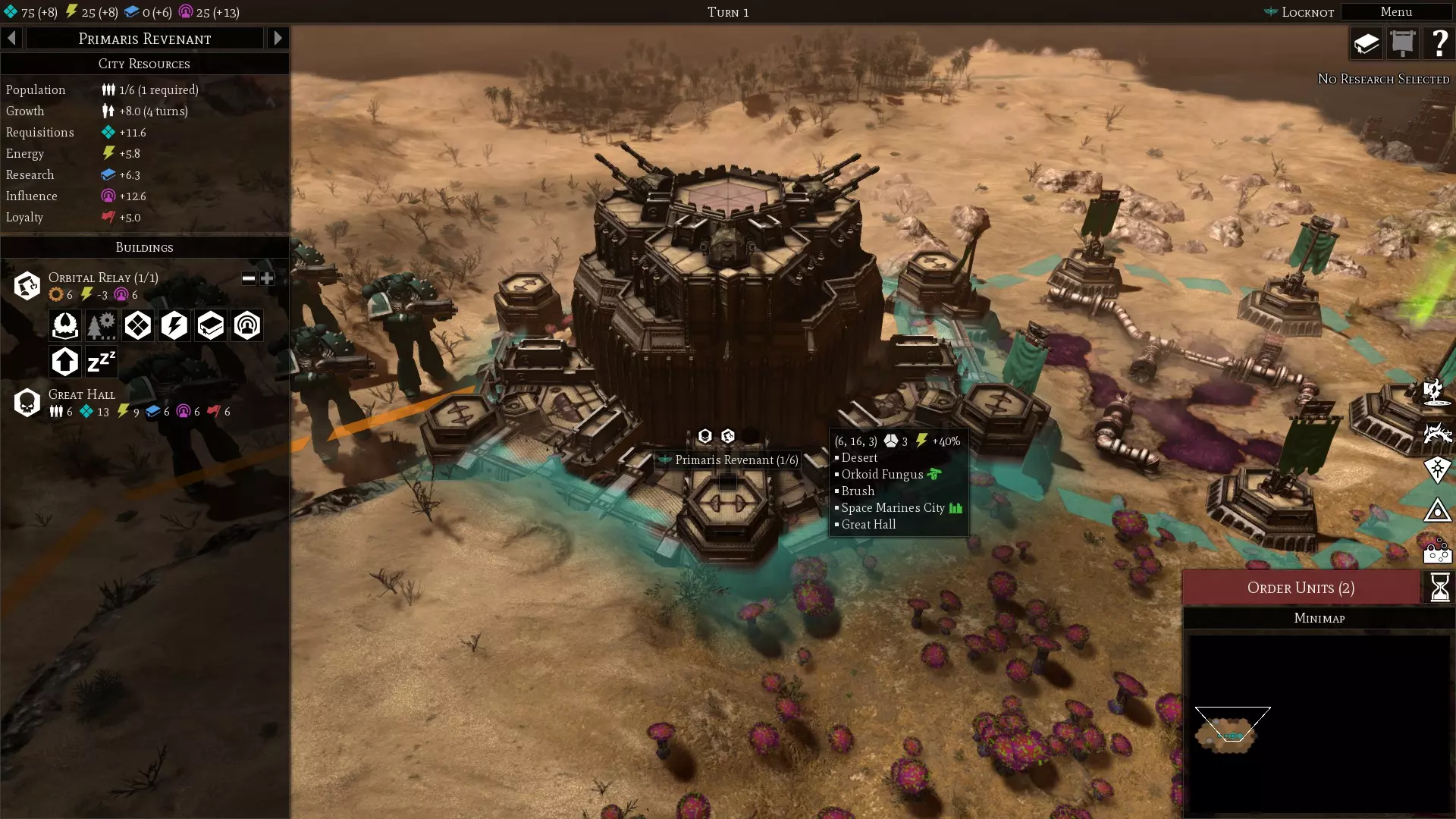Viewport: 1456px width, 819px height.
Task: Open the game Menu
Action: pos(1395,12)
